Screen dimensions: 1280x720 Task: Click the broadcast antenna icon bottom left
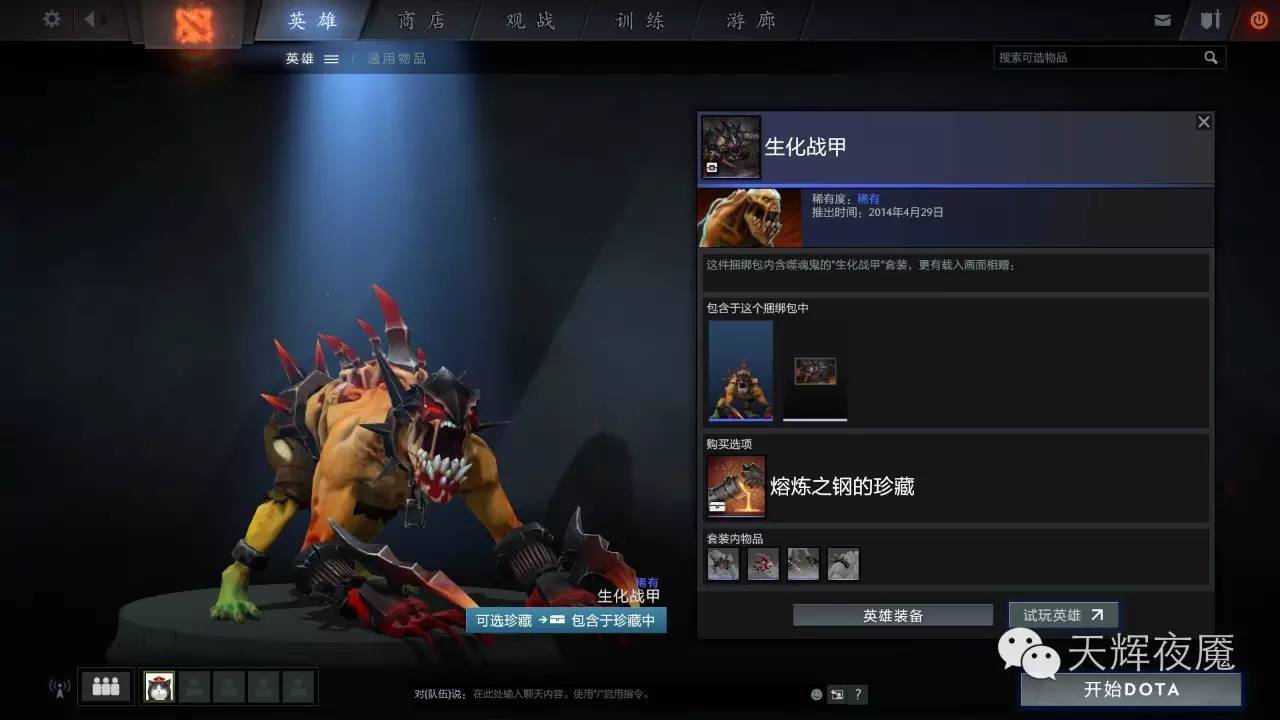[58, 686]
